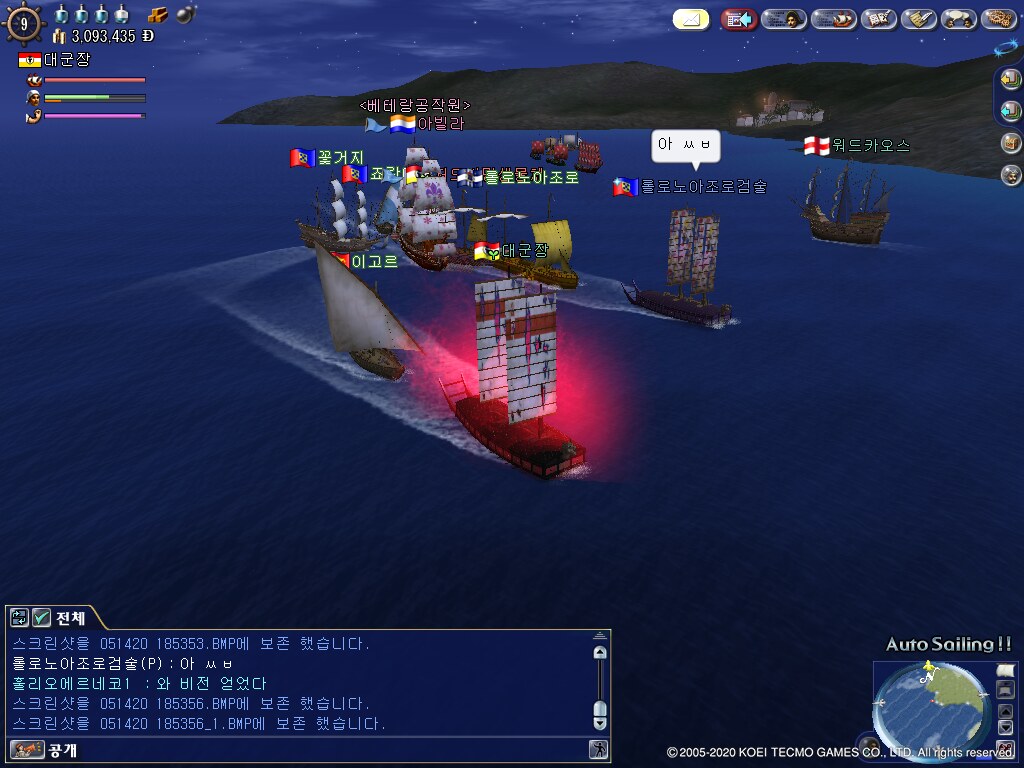Click the white sail button beside minimap
1024x768 pixels.
click(x=1006, y=670)
